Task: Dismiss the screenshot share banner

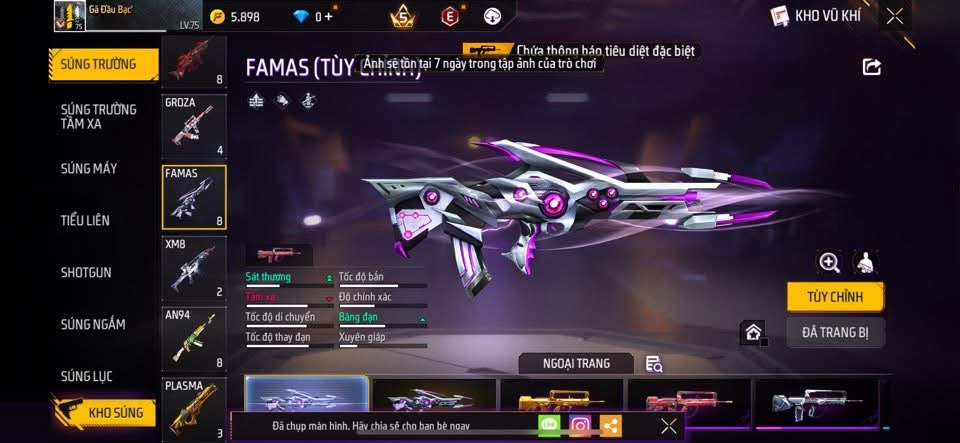Action: coord(669,426)
